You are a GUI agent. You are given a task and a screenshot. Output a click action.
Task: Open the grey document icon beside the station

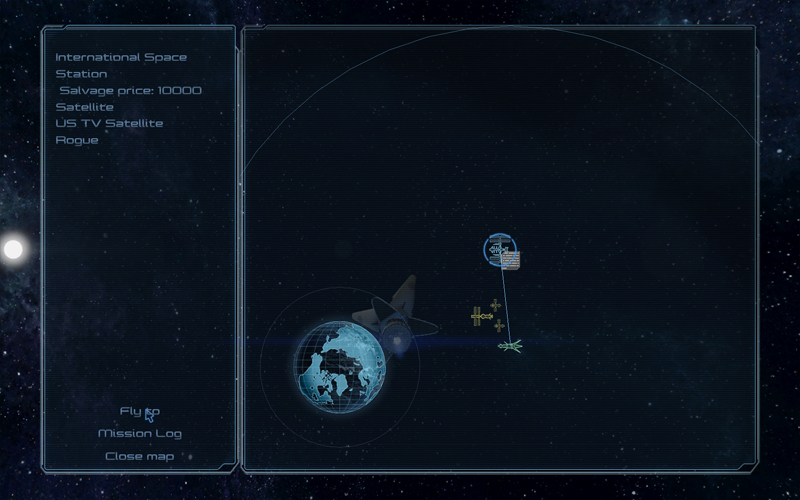512,260
